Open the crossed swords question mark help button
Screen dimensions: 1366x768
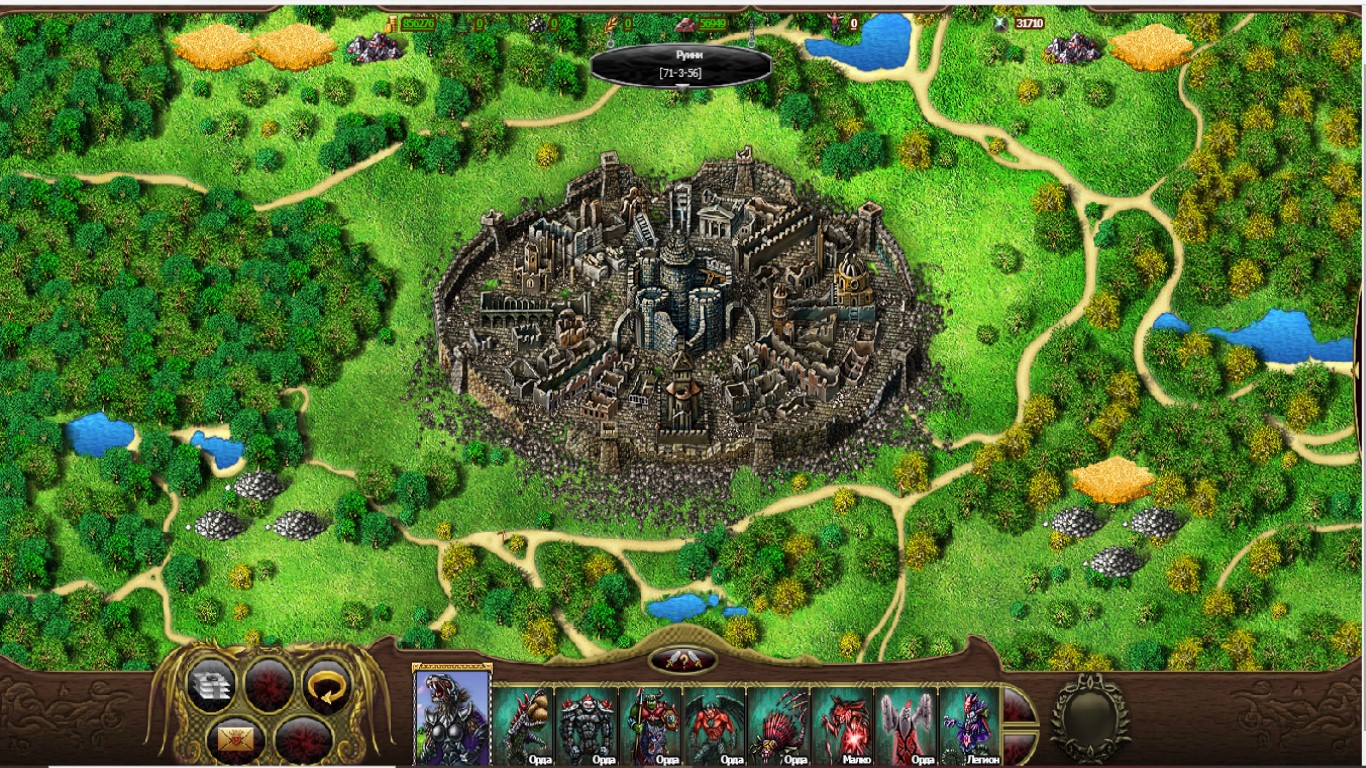[x=683, y=660]
